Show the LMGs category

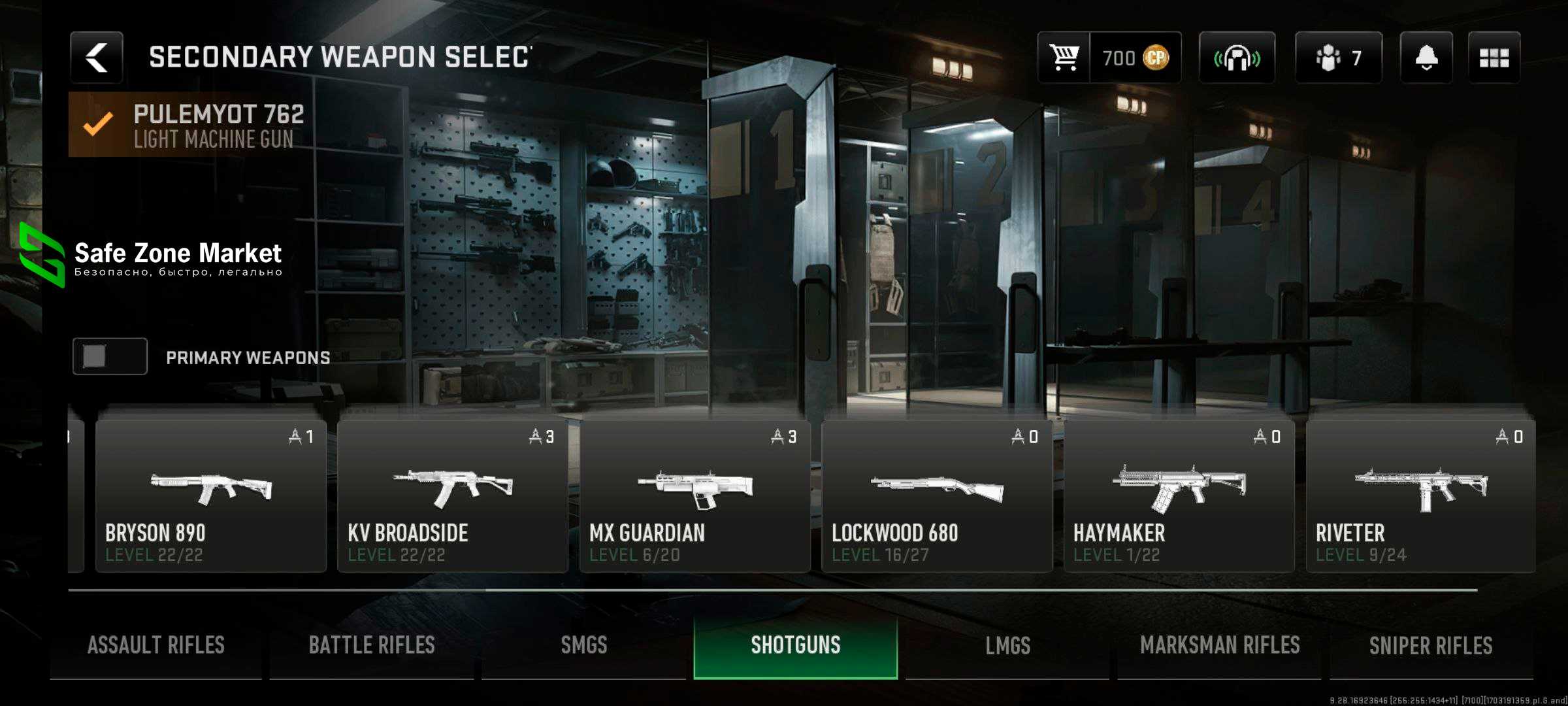point(1007,646)
